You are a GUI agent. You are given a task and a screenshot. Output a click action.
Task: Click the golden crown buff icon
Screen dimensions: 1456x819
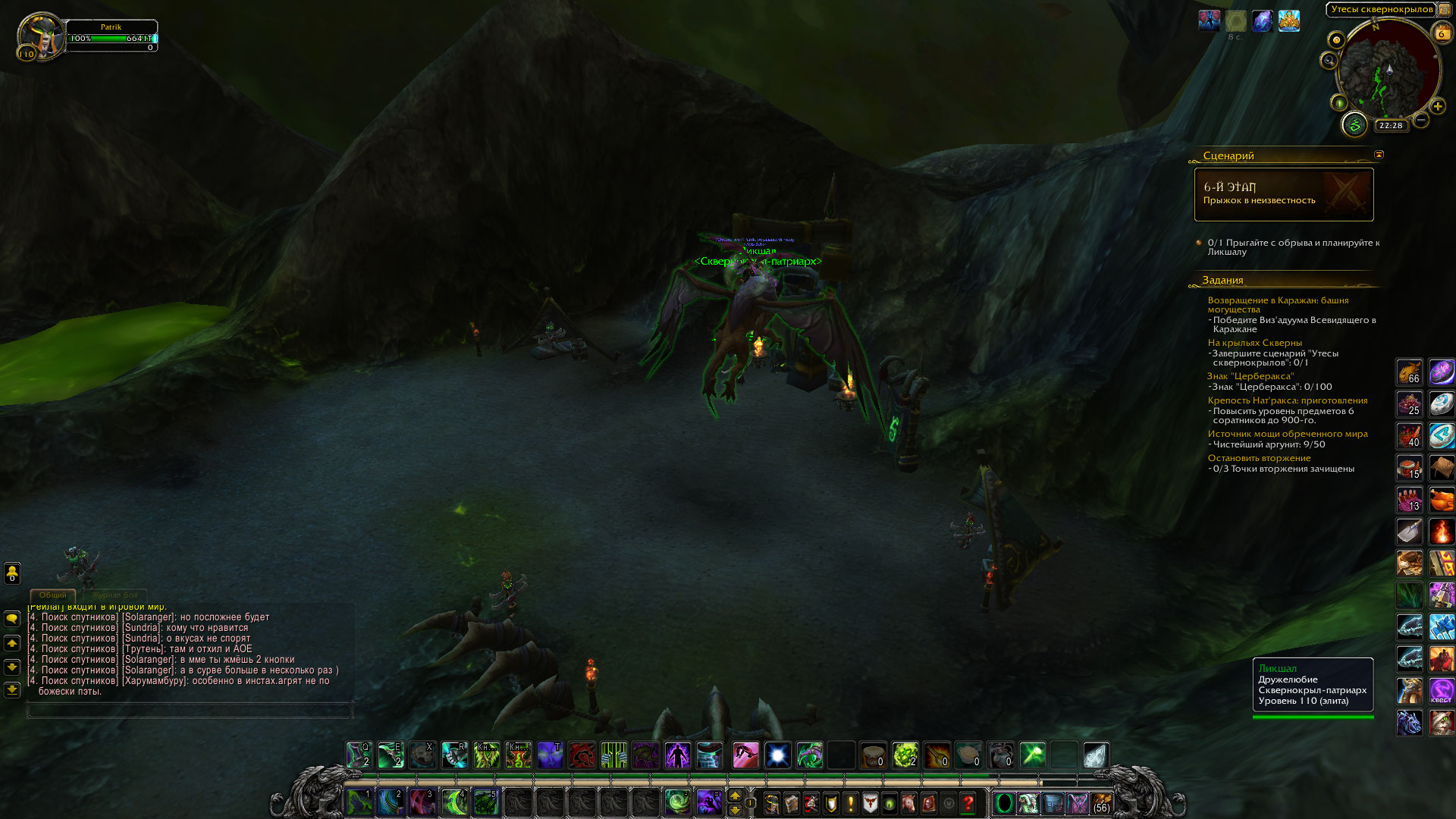tap(1289, 21)
